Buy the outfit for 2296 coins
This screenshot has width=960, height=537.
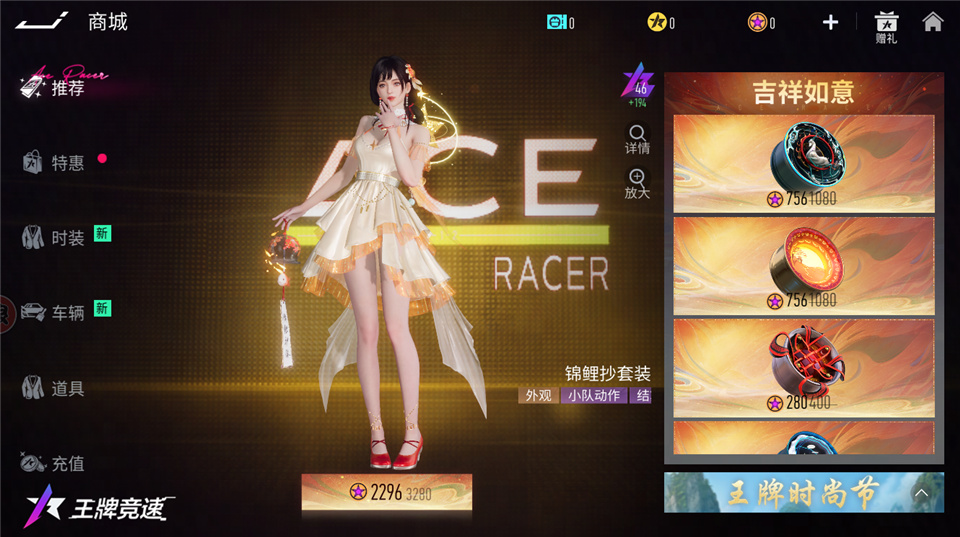[x=387, y=492]
